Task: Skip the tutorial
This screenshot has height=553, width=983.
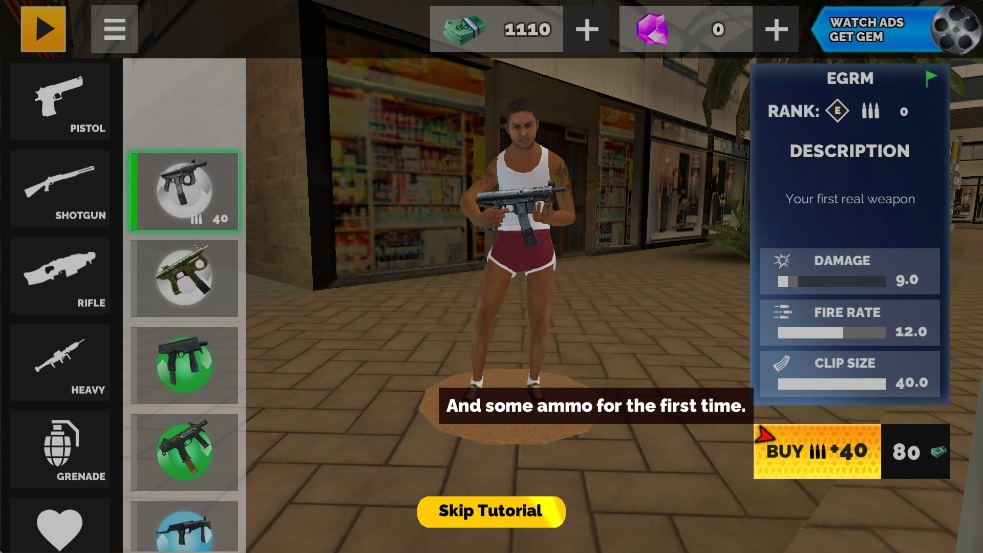Action: [x=490, y=511]
